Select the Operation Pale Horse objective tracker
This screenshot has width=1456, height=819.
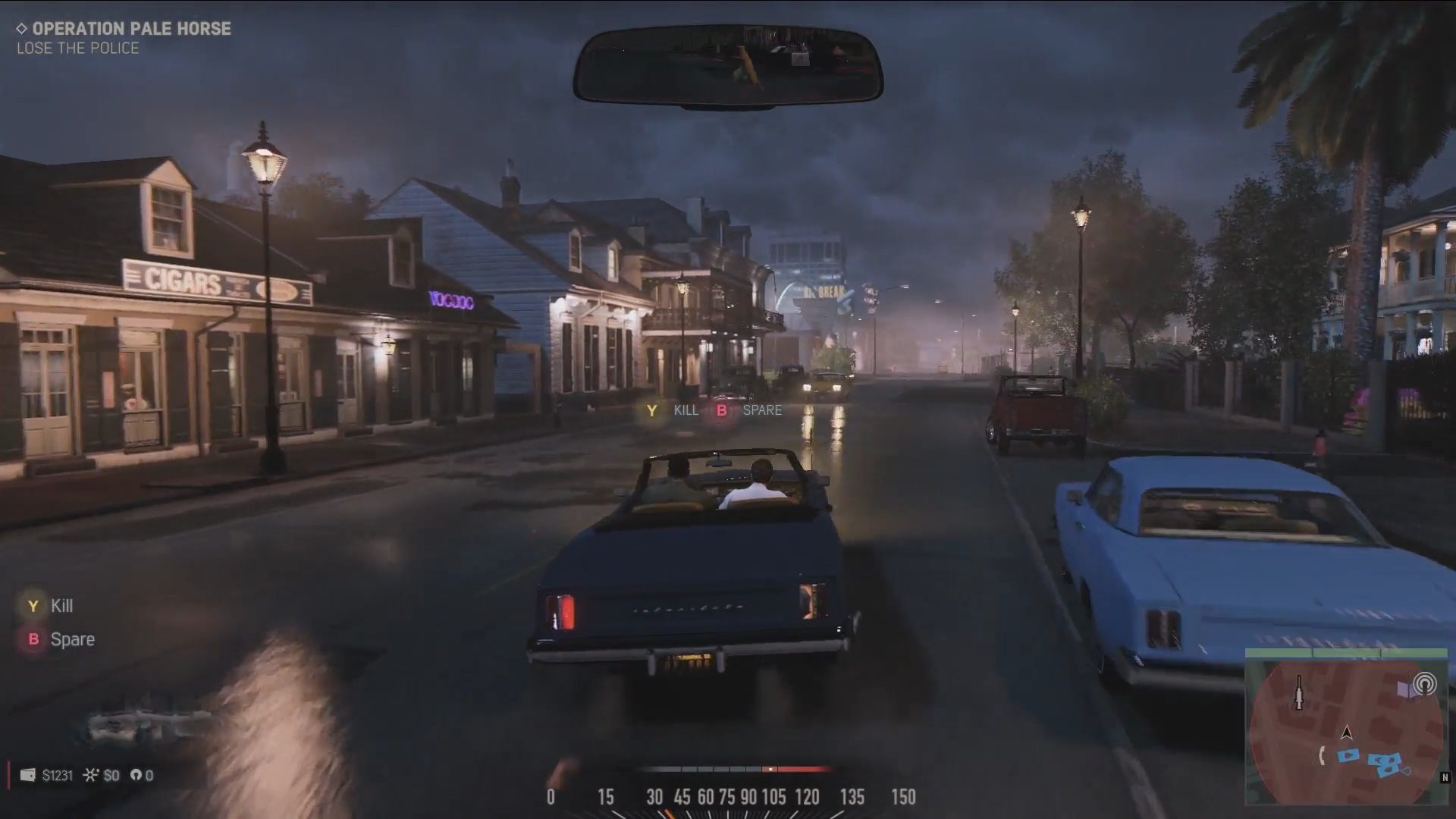124,29
